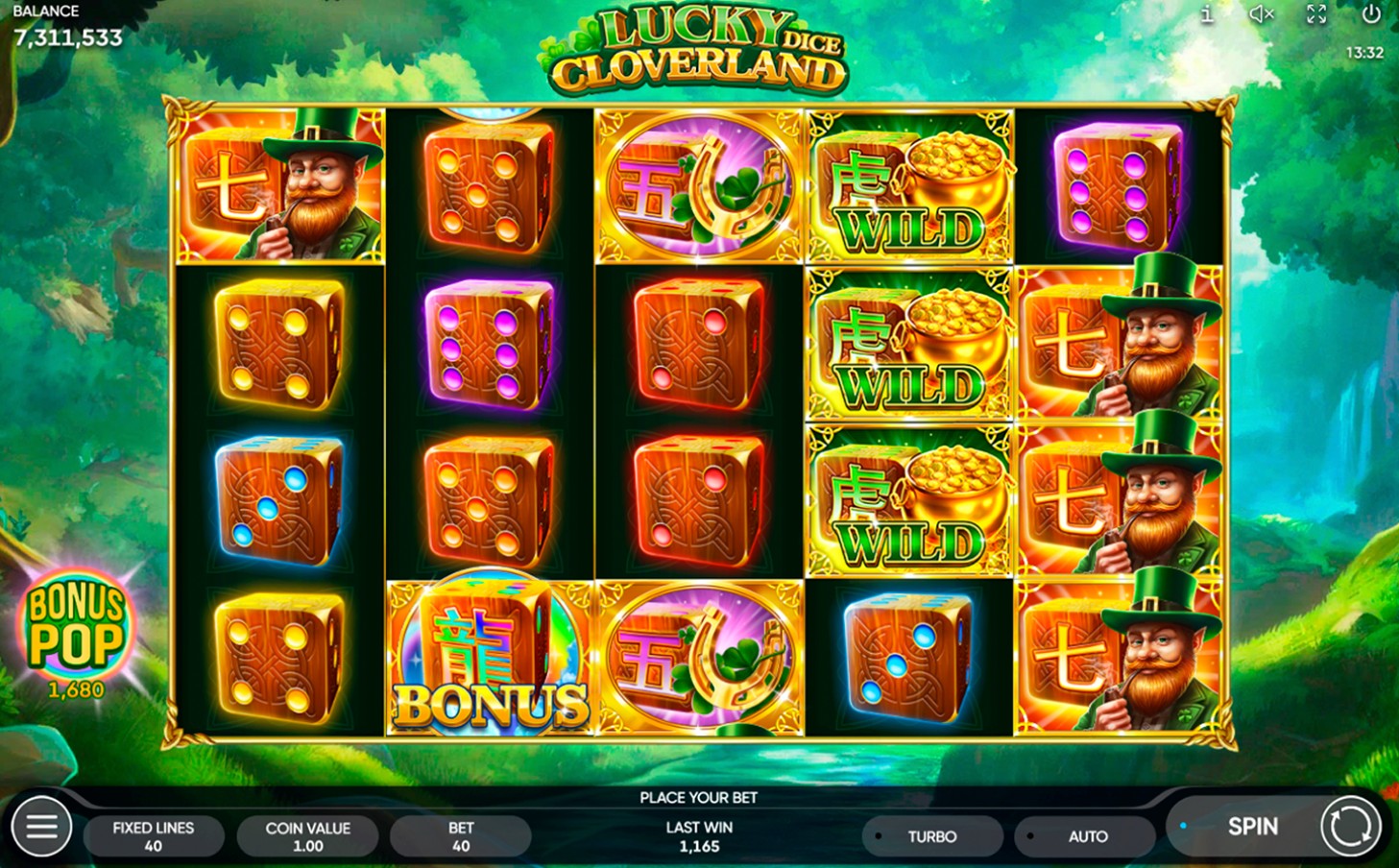Enable Turbo mode
Viewport: 1399px width, 868px height.
tap(931, 835)
